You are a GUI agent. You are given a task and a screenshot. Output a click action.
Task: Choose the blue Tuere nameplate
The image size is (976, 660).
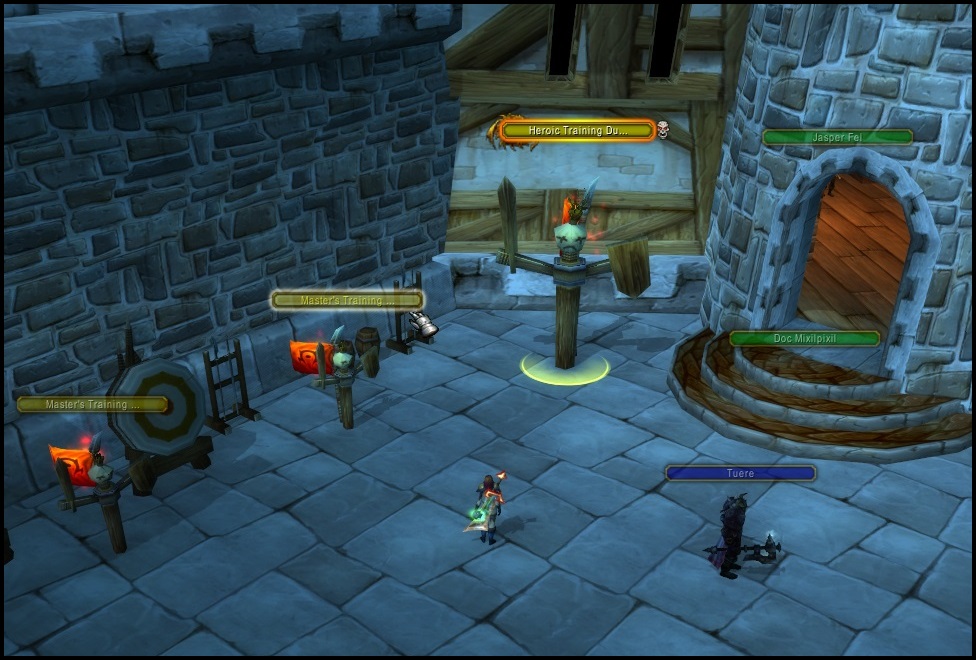click(740, 473)
